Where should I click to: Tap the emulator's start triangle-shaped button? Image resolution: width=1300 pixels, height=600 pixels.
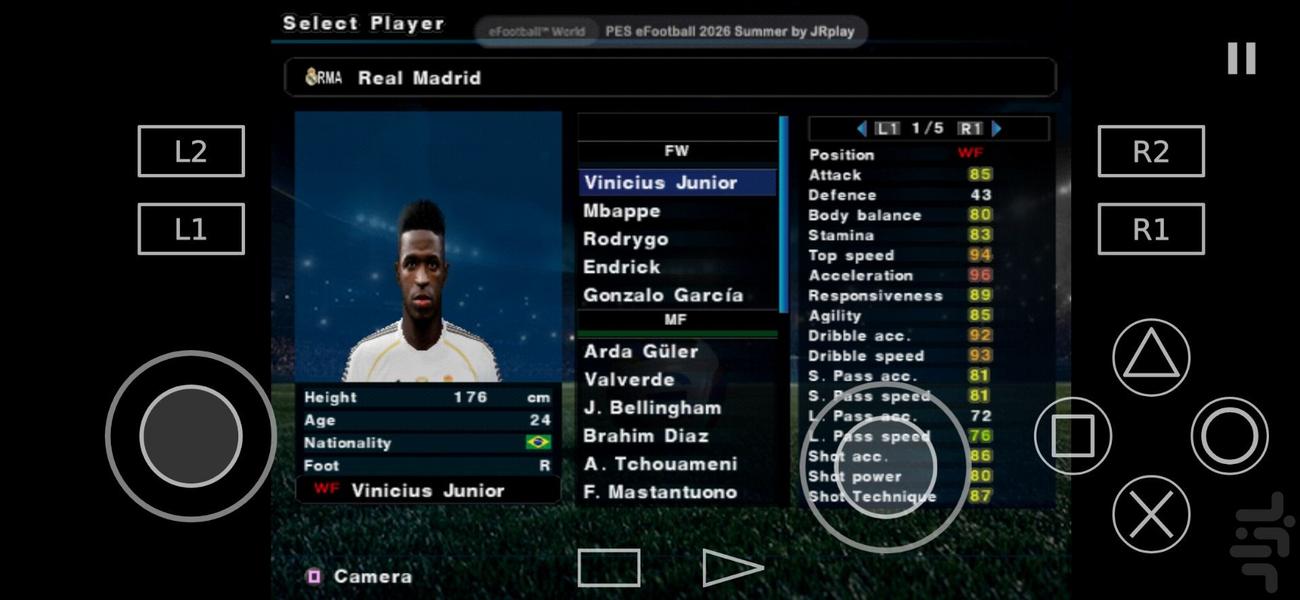tap(731, 568)
